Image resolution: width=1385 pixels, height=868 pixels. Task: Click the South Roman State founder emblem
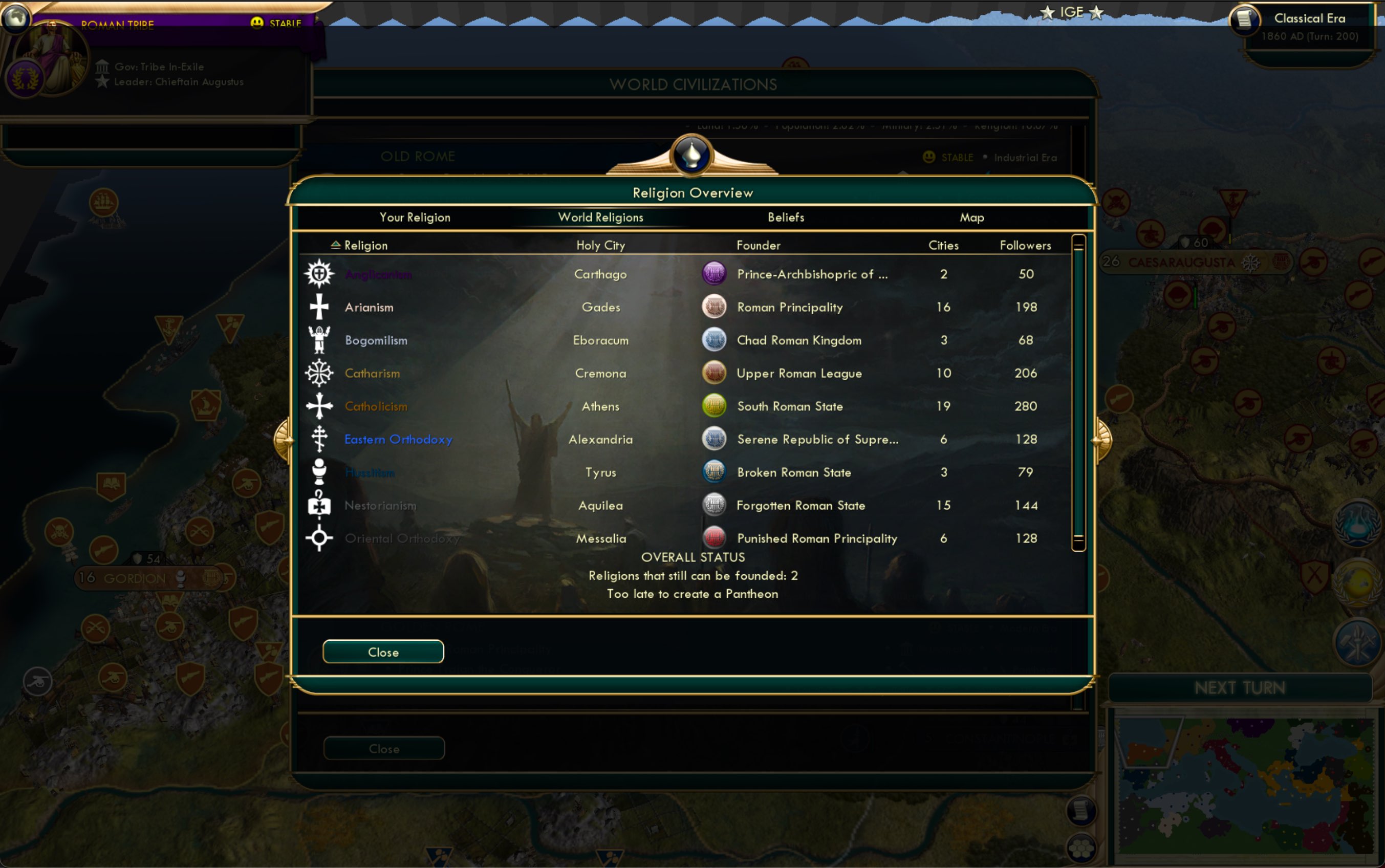point(713,406)
